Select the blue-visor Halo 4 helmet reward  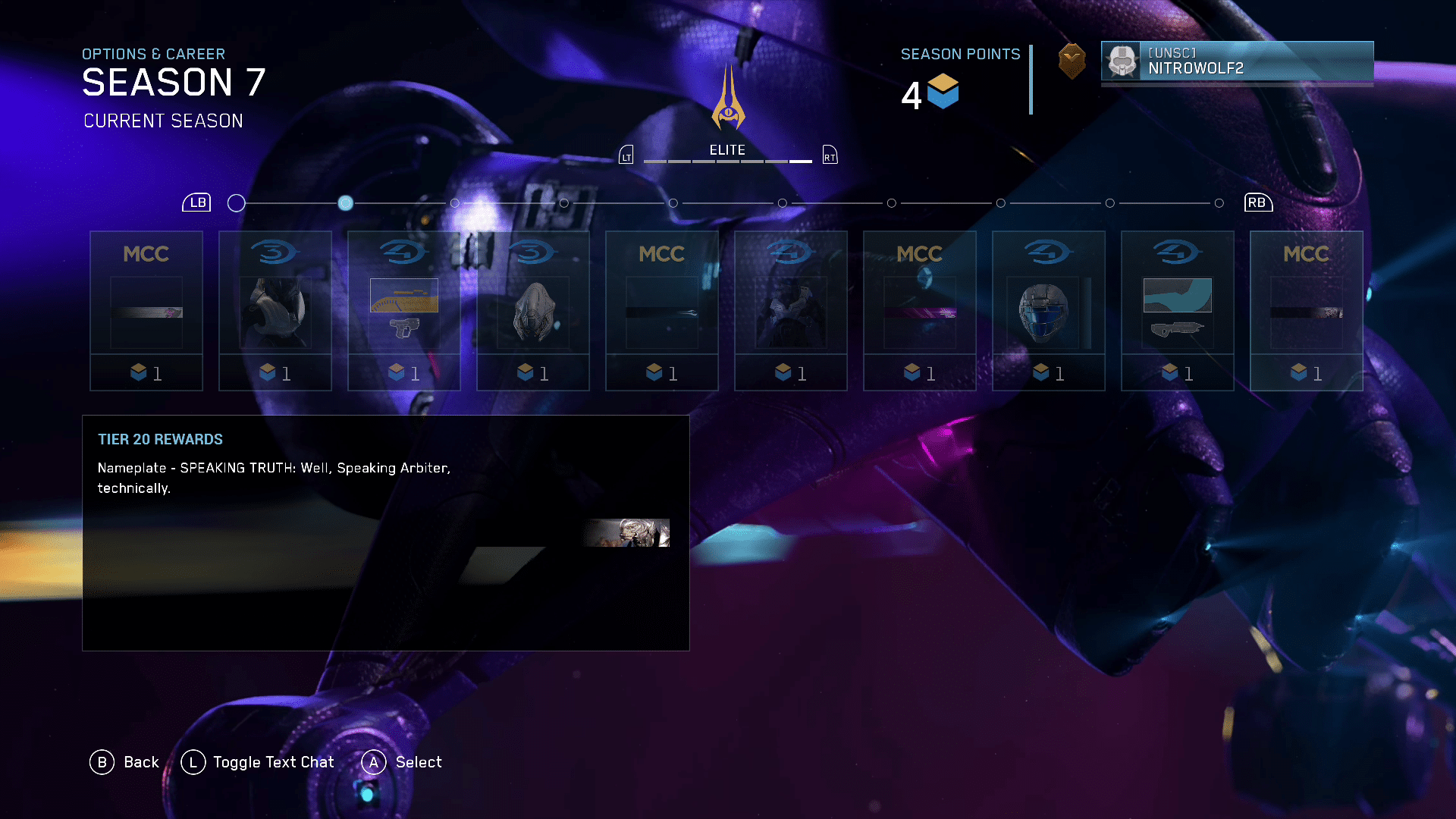tap(1049, 311)
